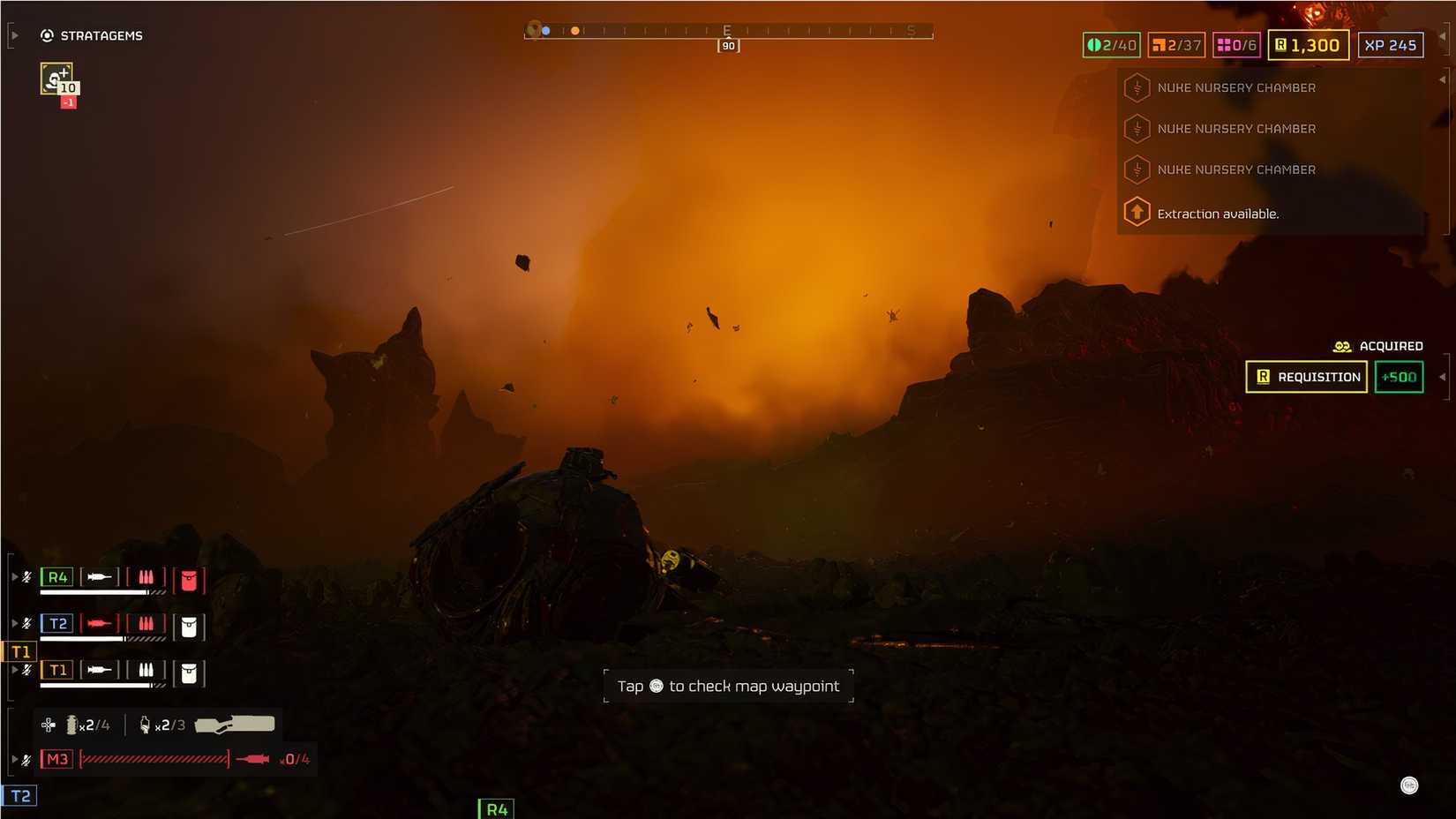Viewport: 1456px width, 819px height.
Task: Click the REQUISITION acquired button
Action: click(x=1306, y=376)
